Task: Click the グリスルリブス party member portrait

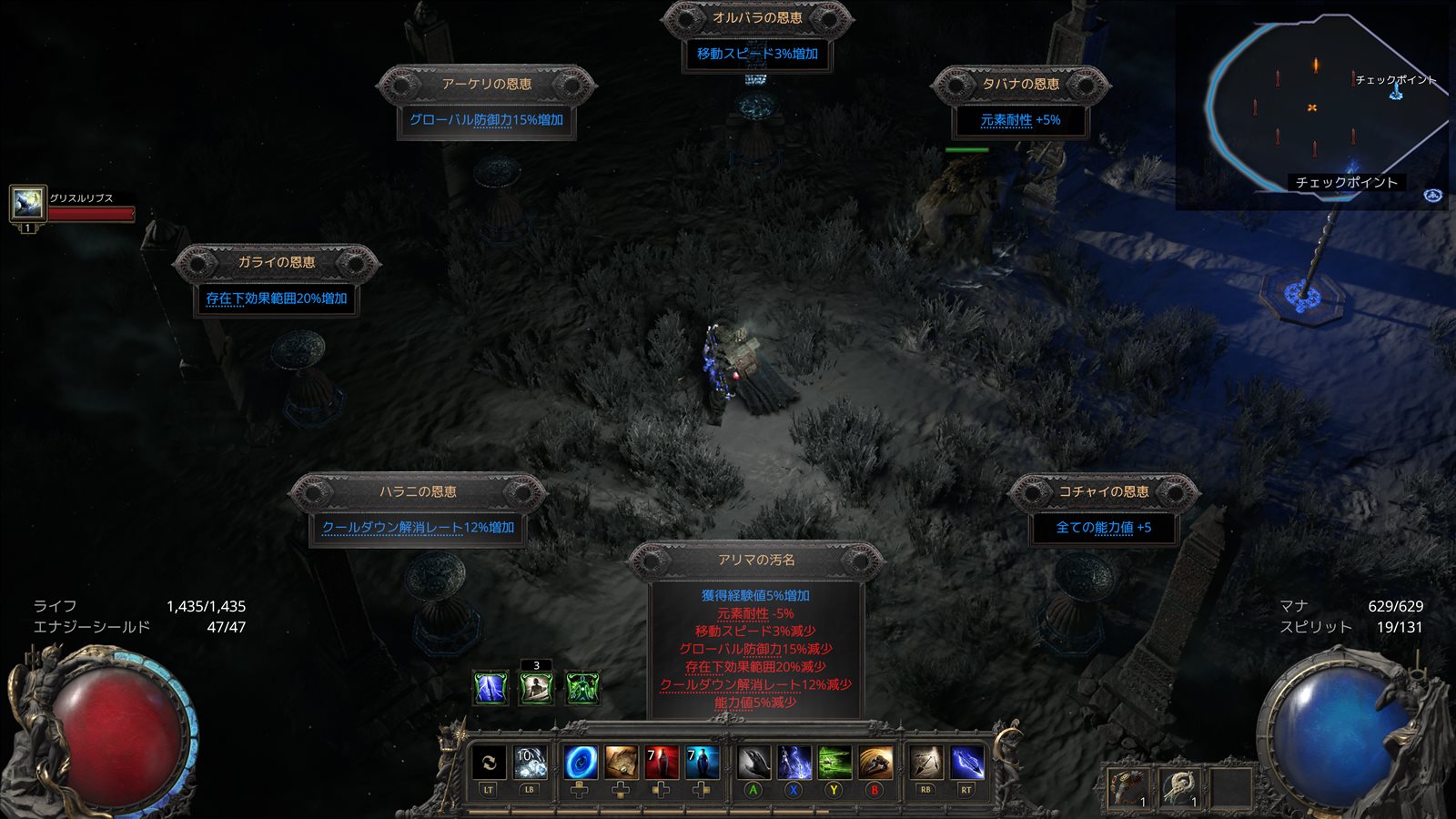Action: tap(27, 203)
